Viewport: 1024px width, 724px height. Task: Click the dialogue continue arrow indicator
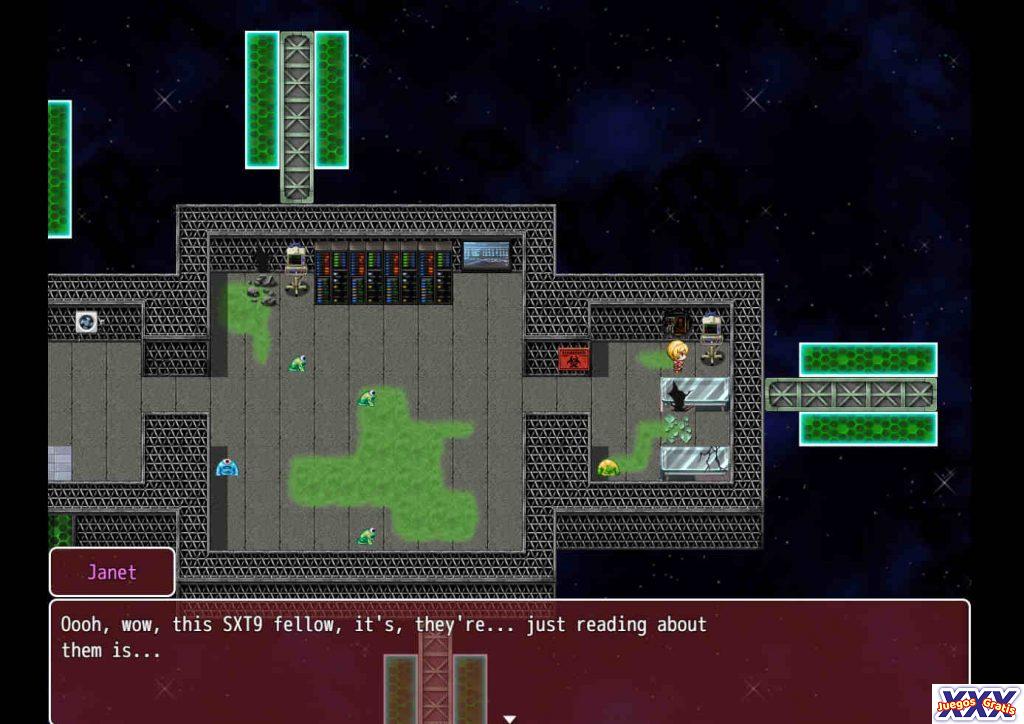[x=509, y=717]
